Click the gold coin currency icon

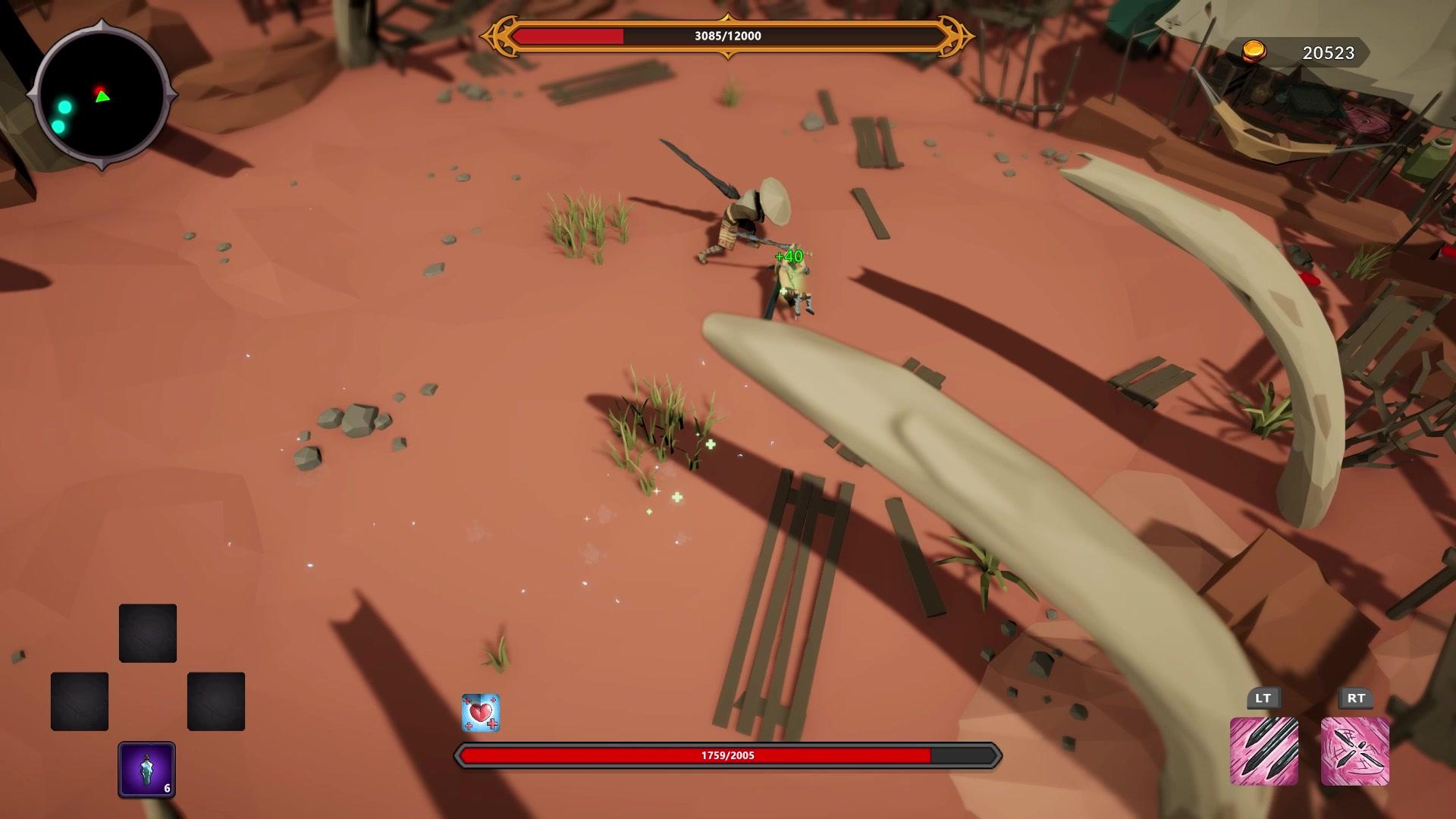(x=1254, y=52)
